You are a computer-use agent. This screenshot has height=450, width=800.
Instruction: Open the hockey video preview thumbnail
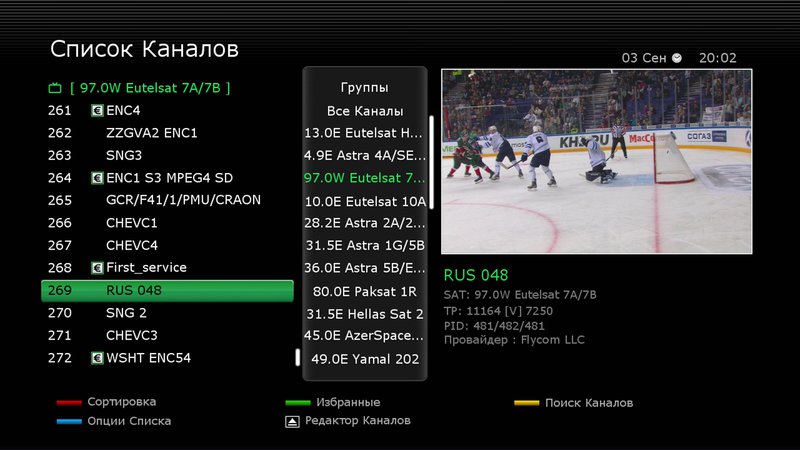click(596, 161)
